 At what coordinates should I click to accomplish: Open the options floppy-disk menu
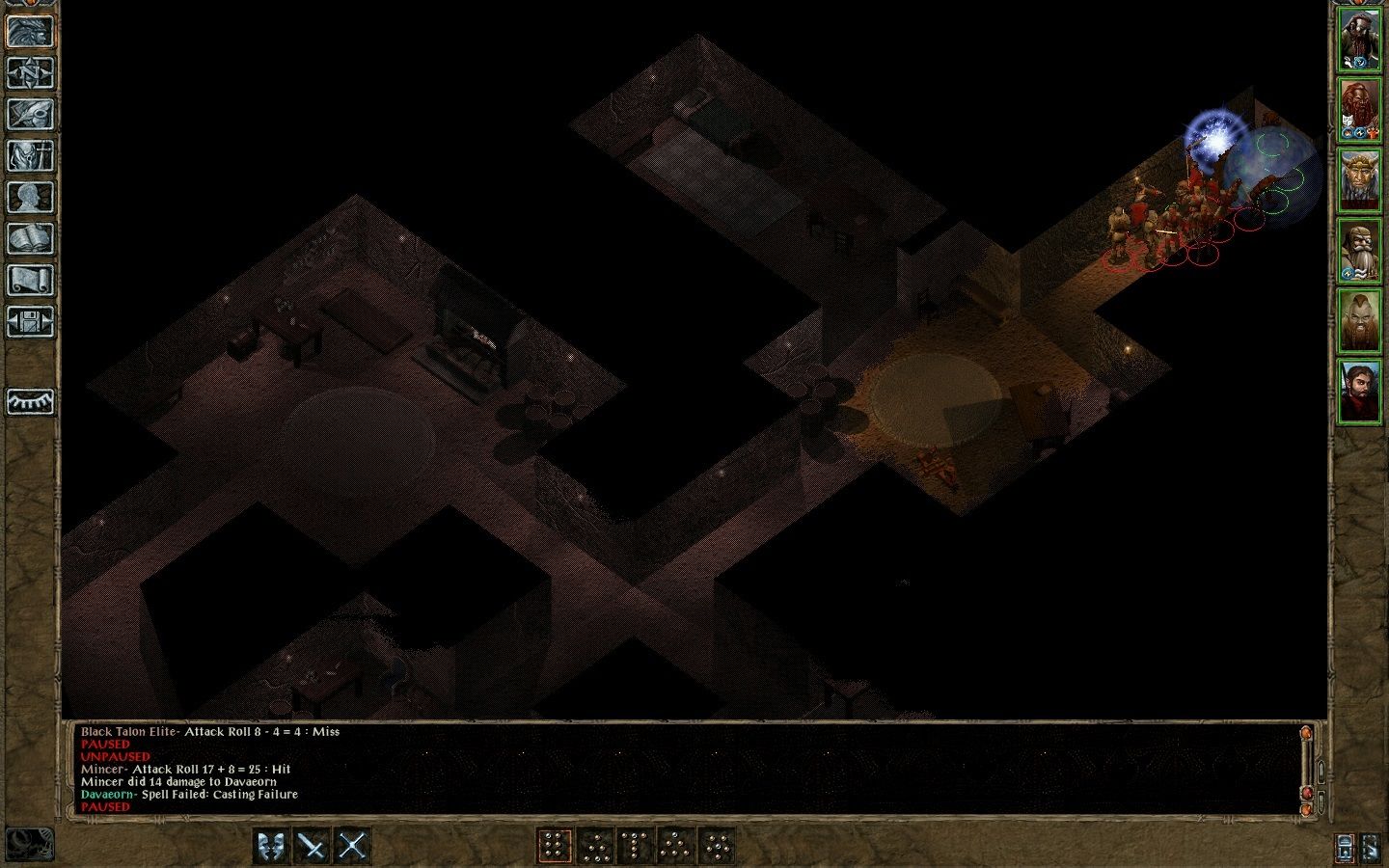coord(30,322)
